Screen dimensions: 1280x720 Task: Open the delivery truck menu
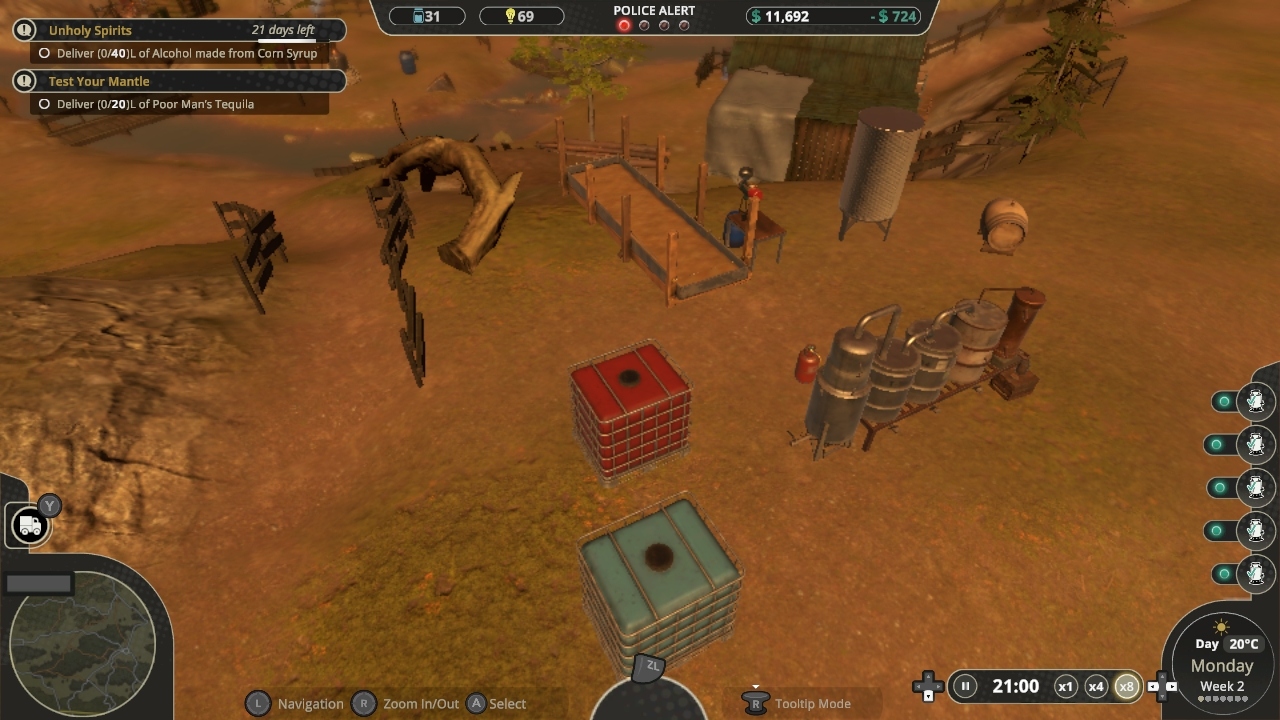[29, 525]
